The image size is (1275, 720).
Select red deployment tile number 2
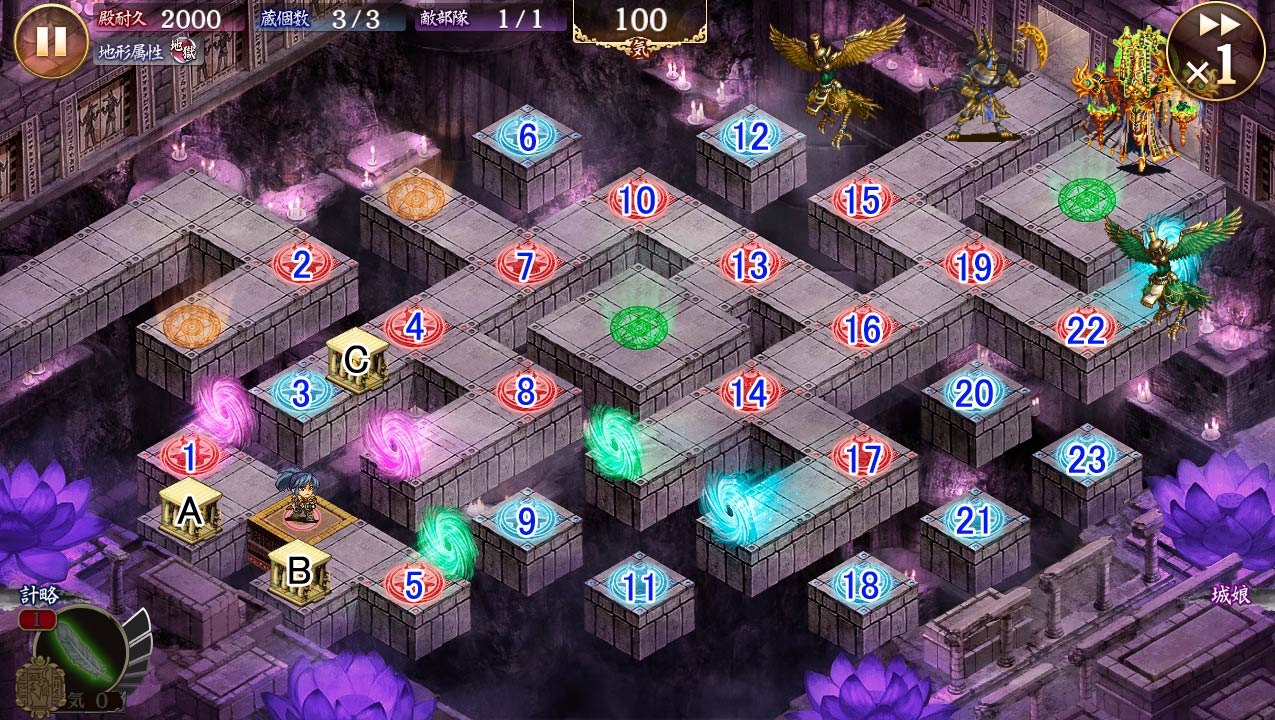[x=302, y=265]
